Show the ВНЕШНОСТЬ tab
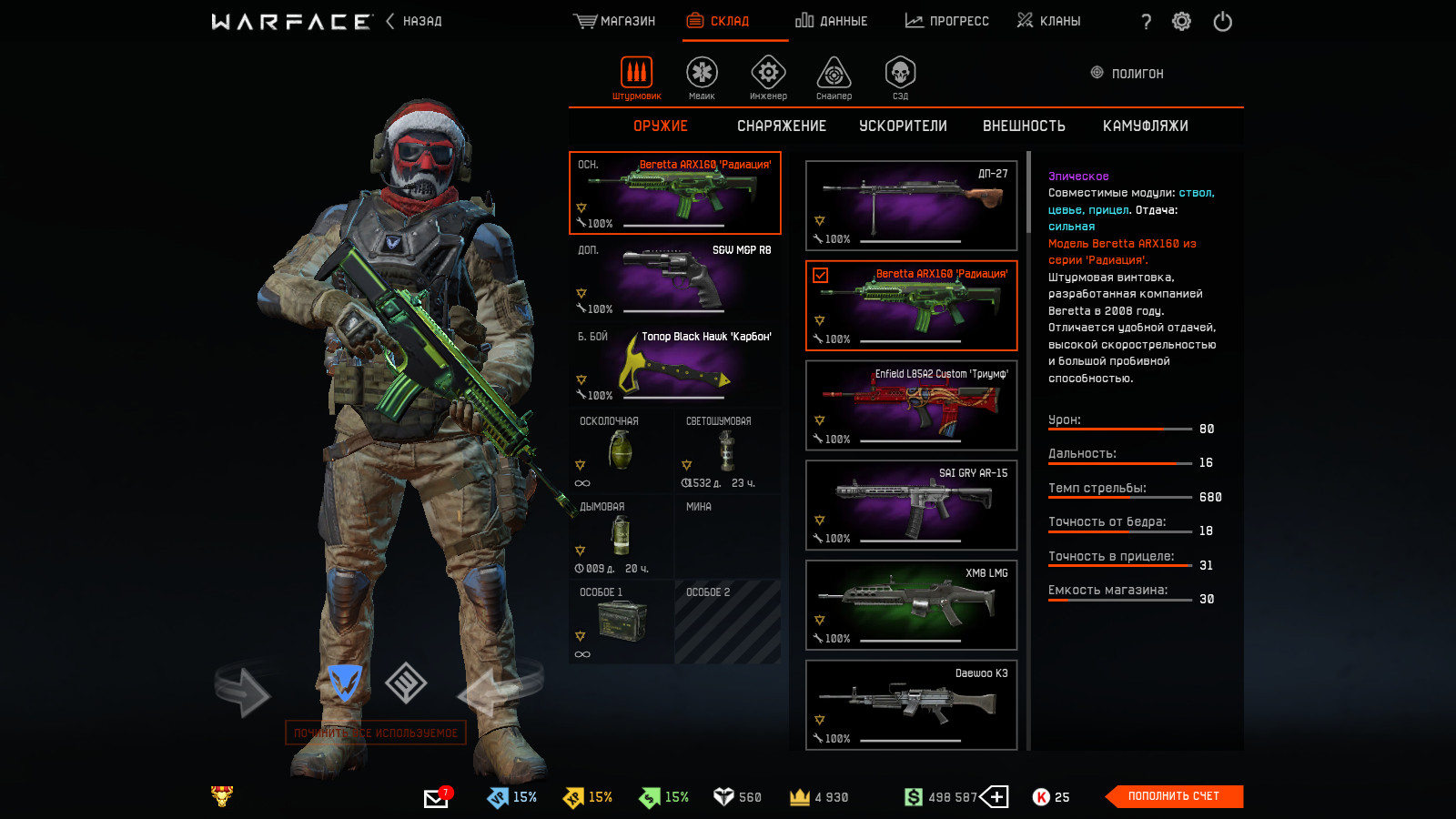This screenshot has height=819, width=1456. (1024, 126)
